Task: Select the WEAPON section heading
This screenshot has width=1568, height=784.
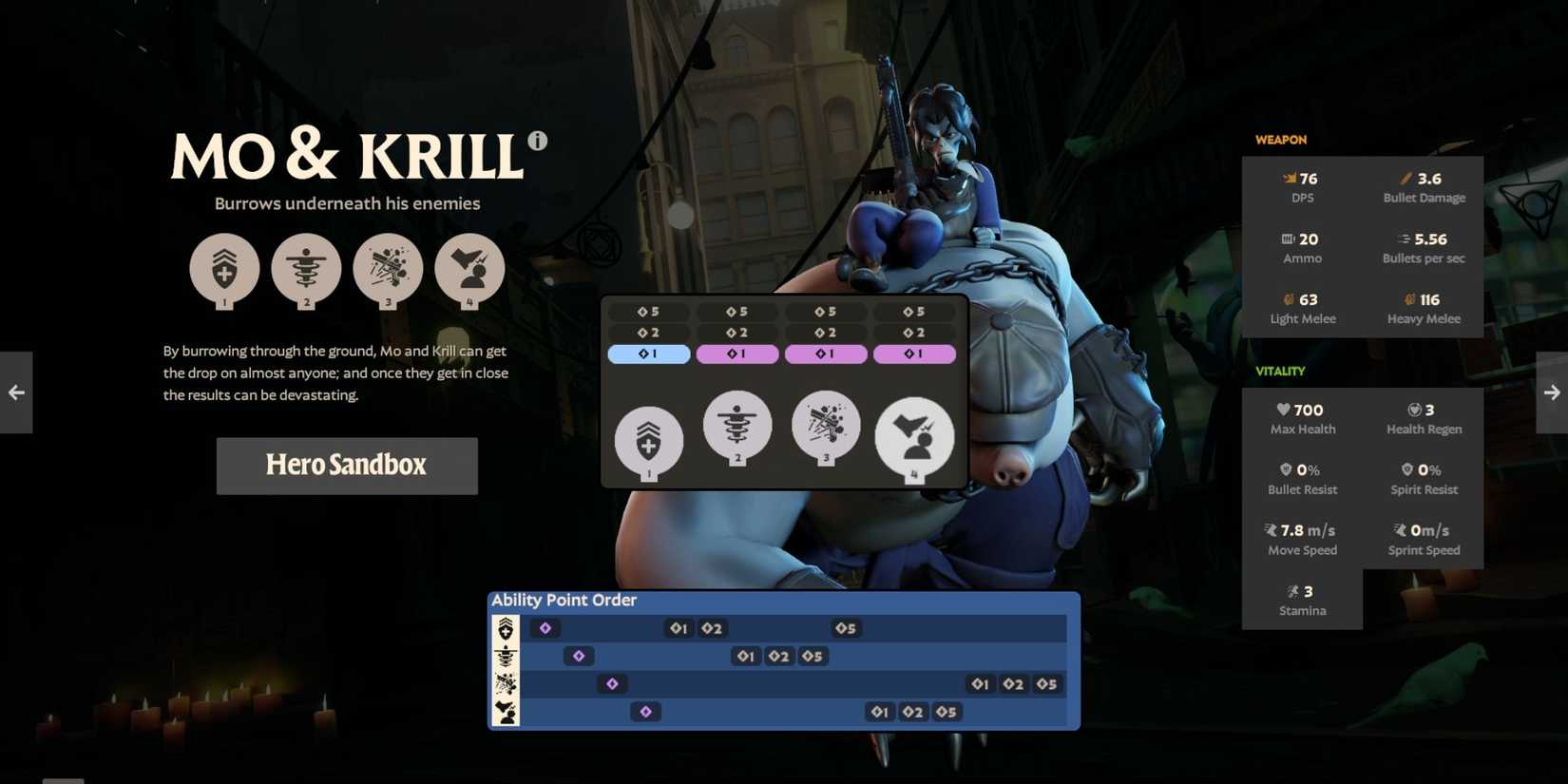Action: pyautogui.click(x=1280, y=140)
